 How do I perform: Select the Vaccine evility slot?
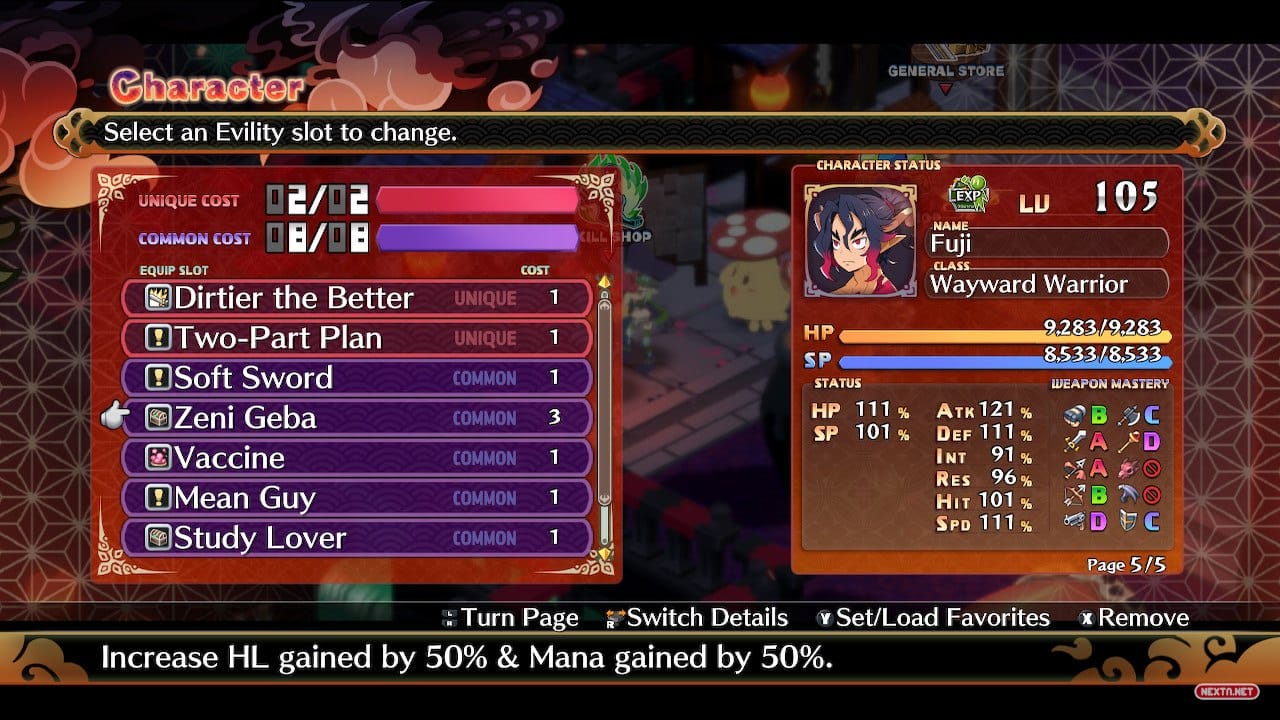[356, 458]
